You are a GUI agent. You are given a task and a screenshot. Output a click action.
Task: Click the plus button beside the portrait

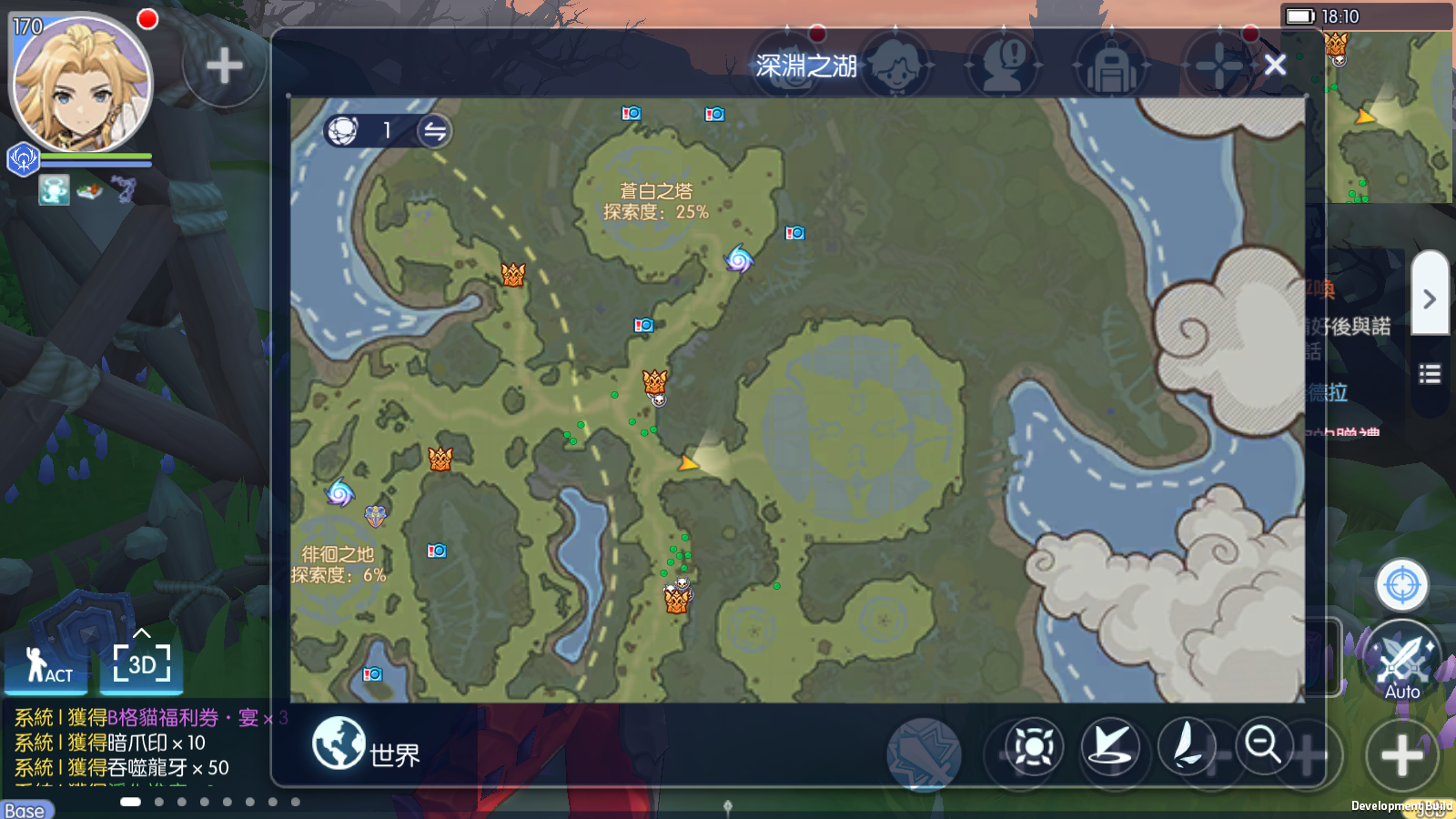click(x=224, y=66)
